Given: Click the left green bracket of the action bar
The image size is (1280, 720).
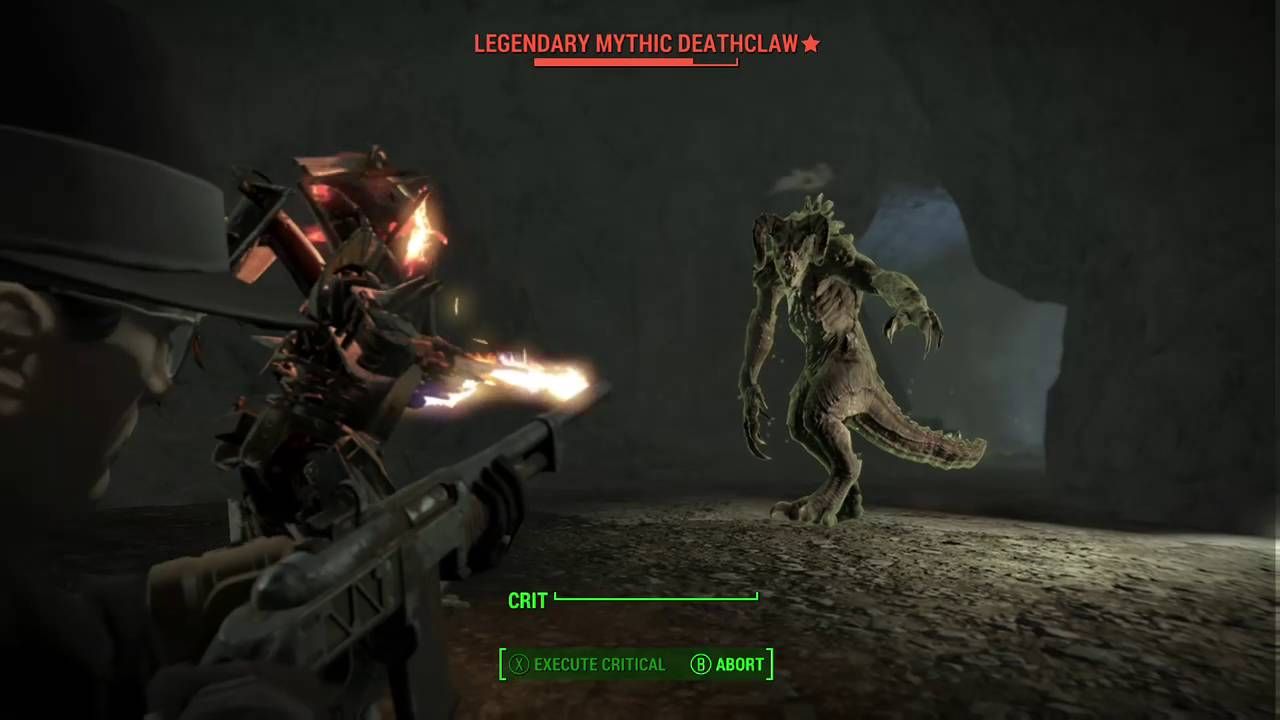Looking at the screenshot, I should click(x=504, y=664).
